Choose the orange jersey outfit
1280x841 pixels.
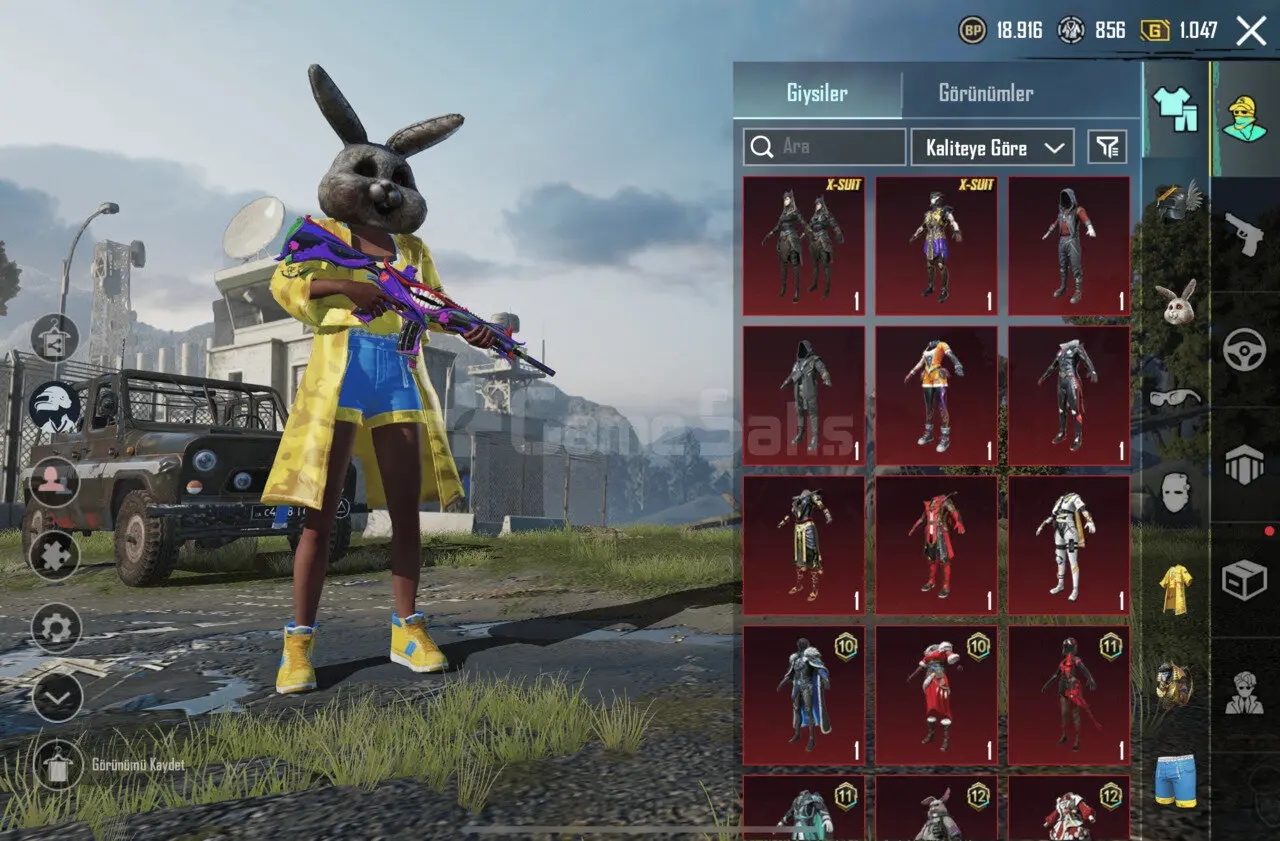coord(937,396)
